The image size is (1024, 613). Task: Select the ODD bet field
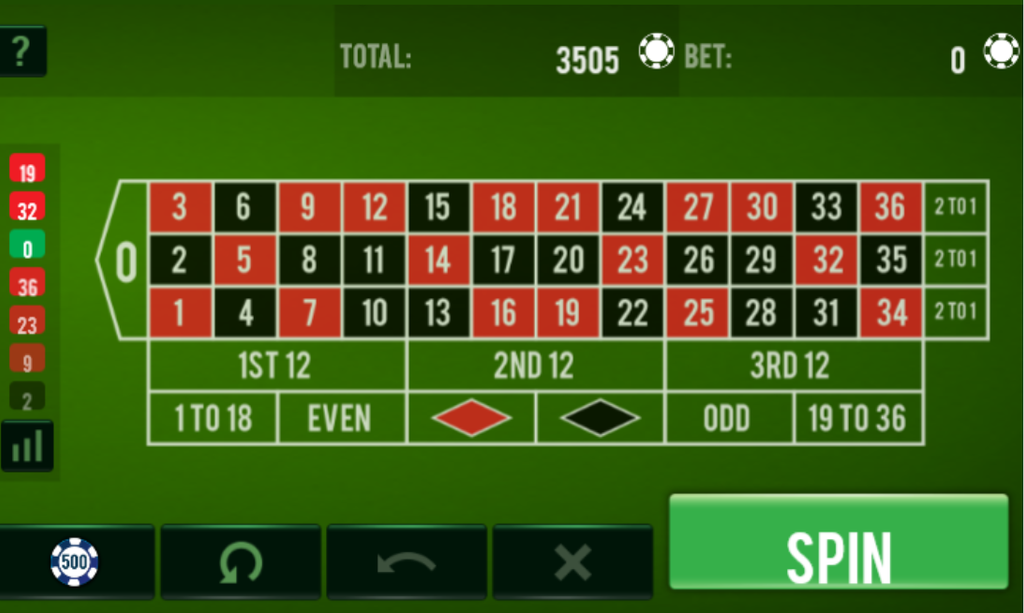click(x=728, y=419)
